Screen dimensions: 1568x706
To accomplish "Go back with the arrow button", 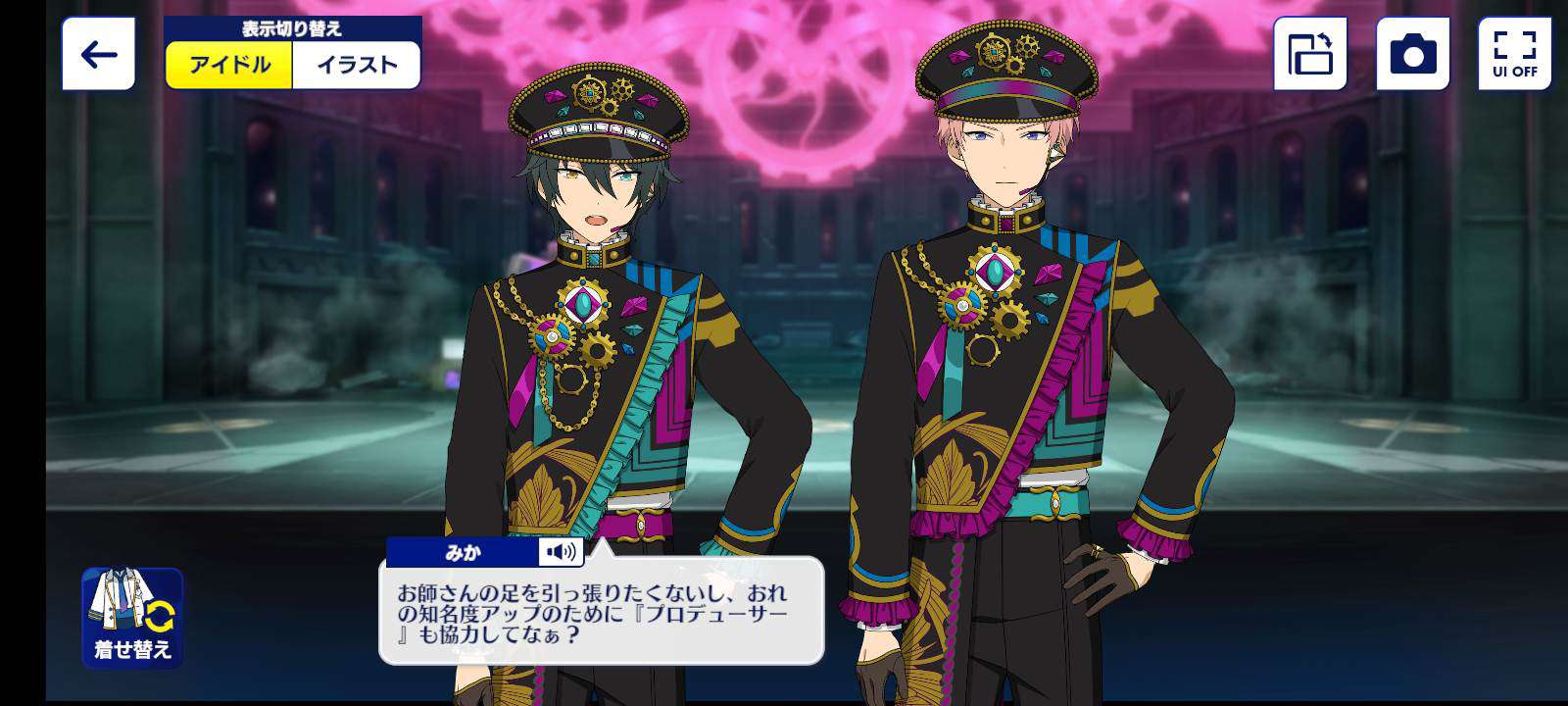I will click(98, 55).
